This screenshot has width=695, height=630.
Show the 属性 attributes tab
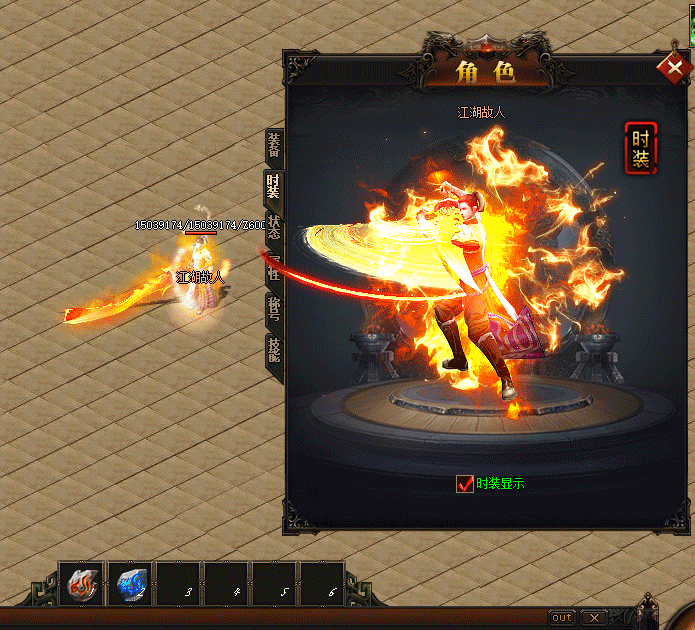pyautogui.click(x=273, y=268)
